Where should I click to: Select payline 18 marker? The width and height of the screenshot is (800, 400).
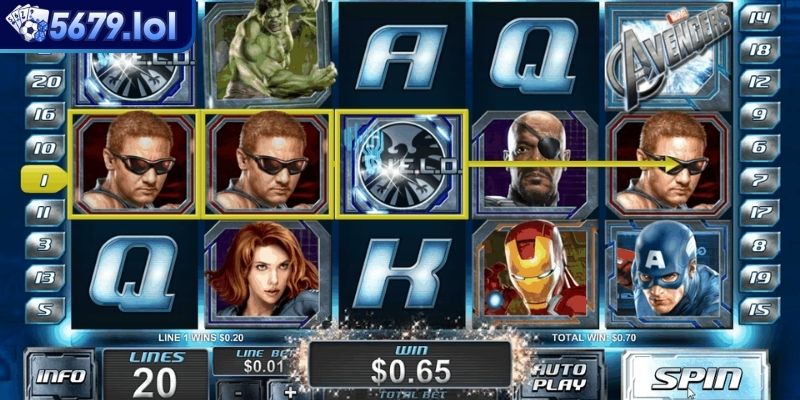(x=759, y=49)
